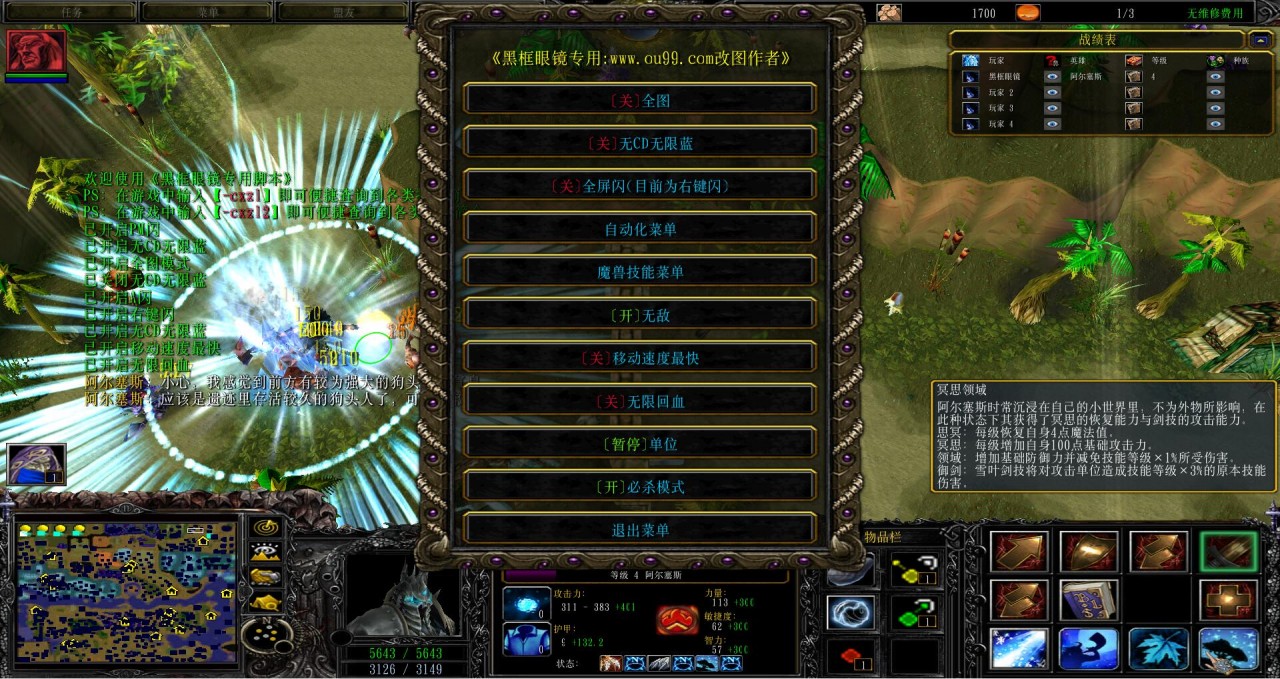
Task: Toggle the 无限回血 option
Action: 640,401
